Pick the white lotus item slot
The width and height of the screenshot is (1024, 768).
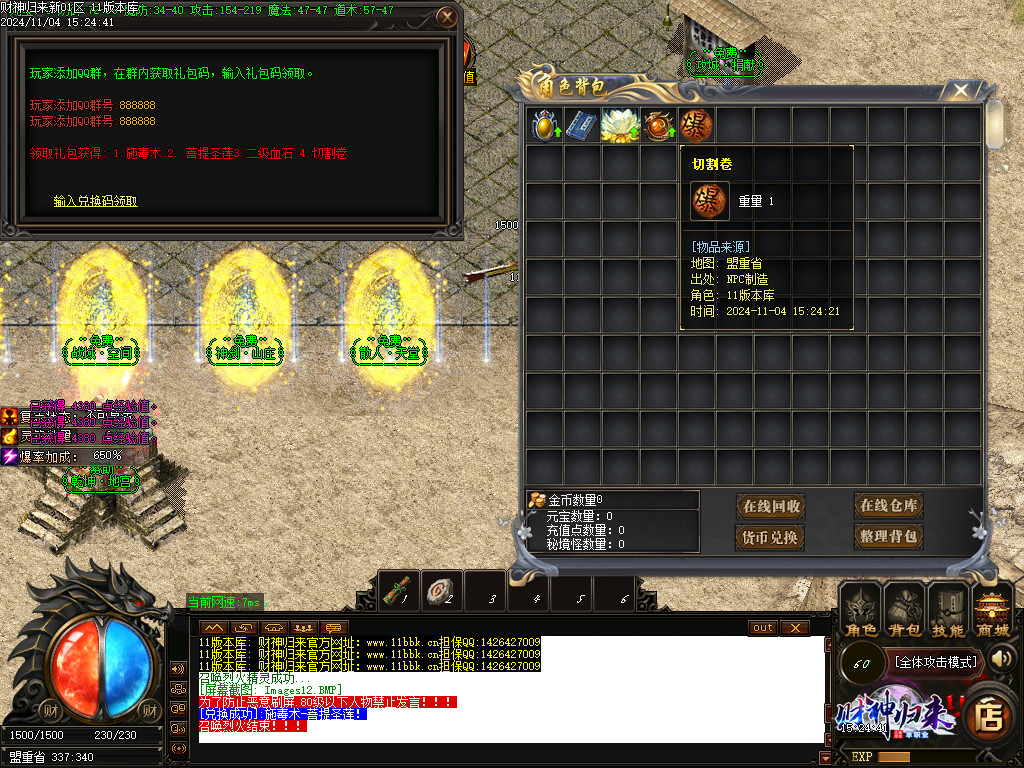[620, 126]
